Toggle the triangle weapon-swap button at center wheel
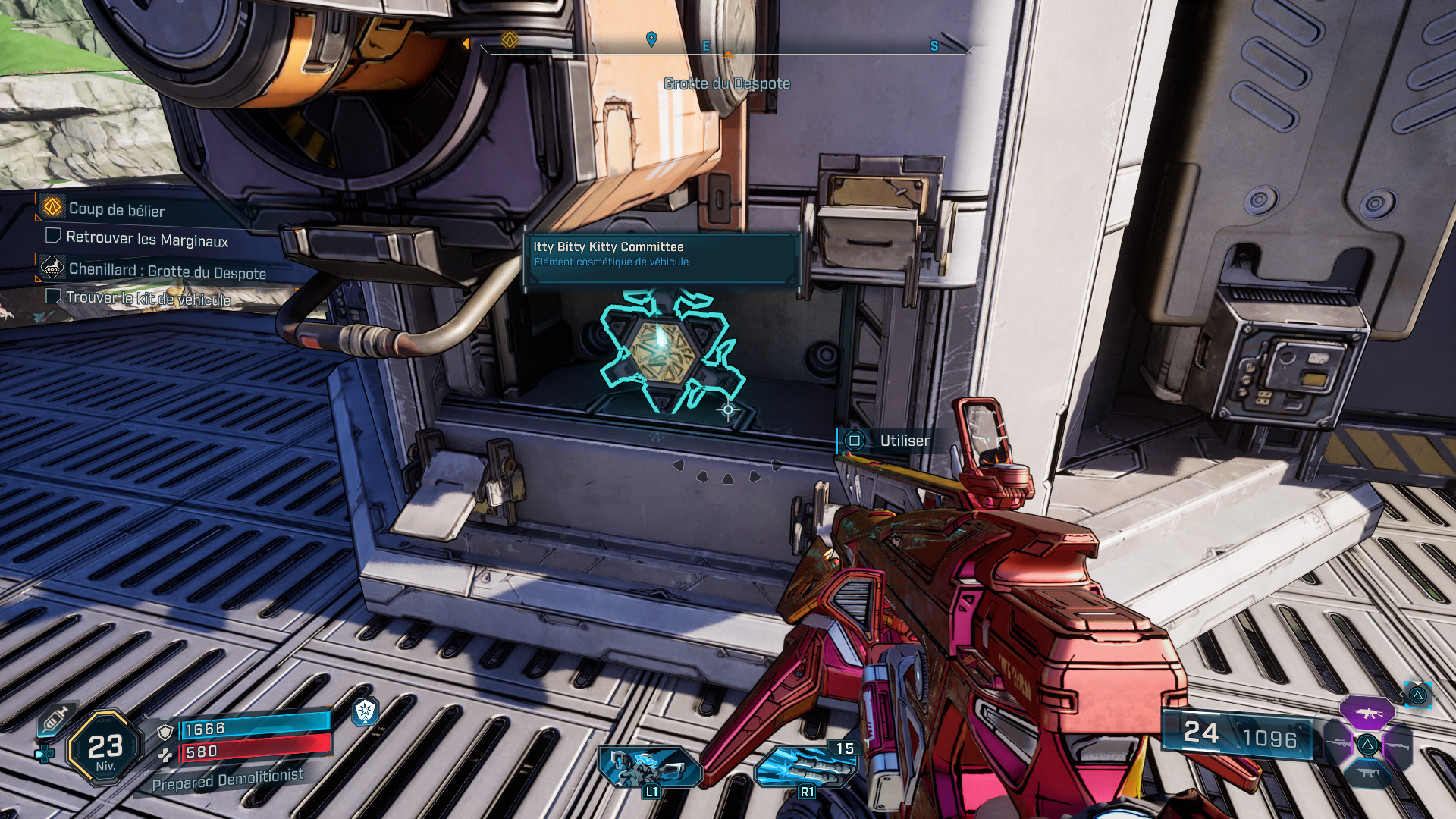This screenshot has width=1456, height=819. 1367,744
